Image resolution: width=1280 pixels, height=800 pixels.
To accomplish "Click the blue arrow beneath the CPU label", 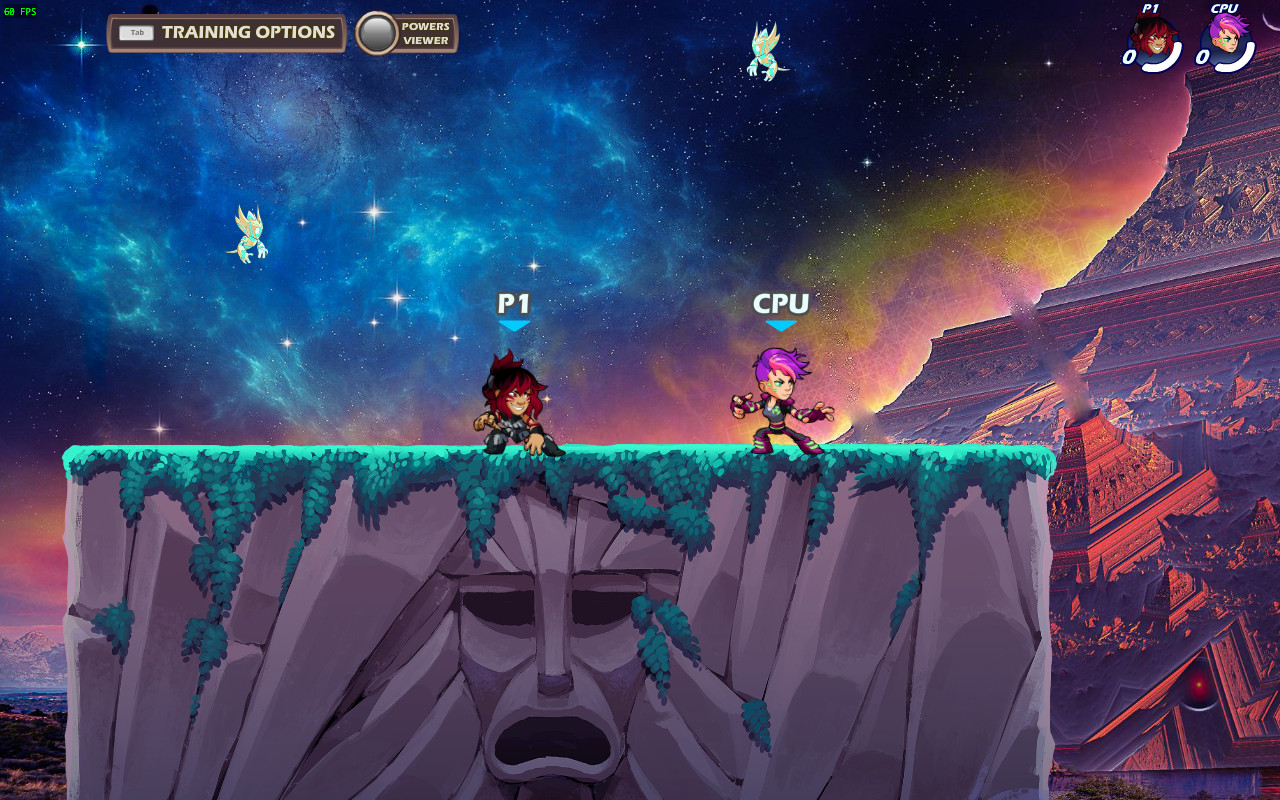I will [784, 324].
